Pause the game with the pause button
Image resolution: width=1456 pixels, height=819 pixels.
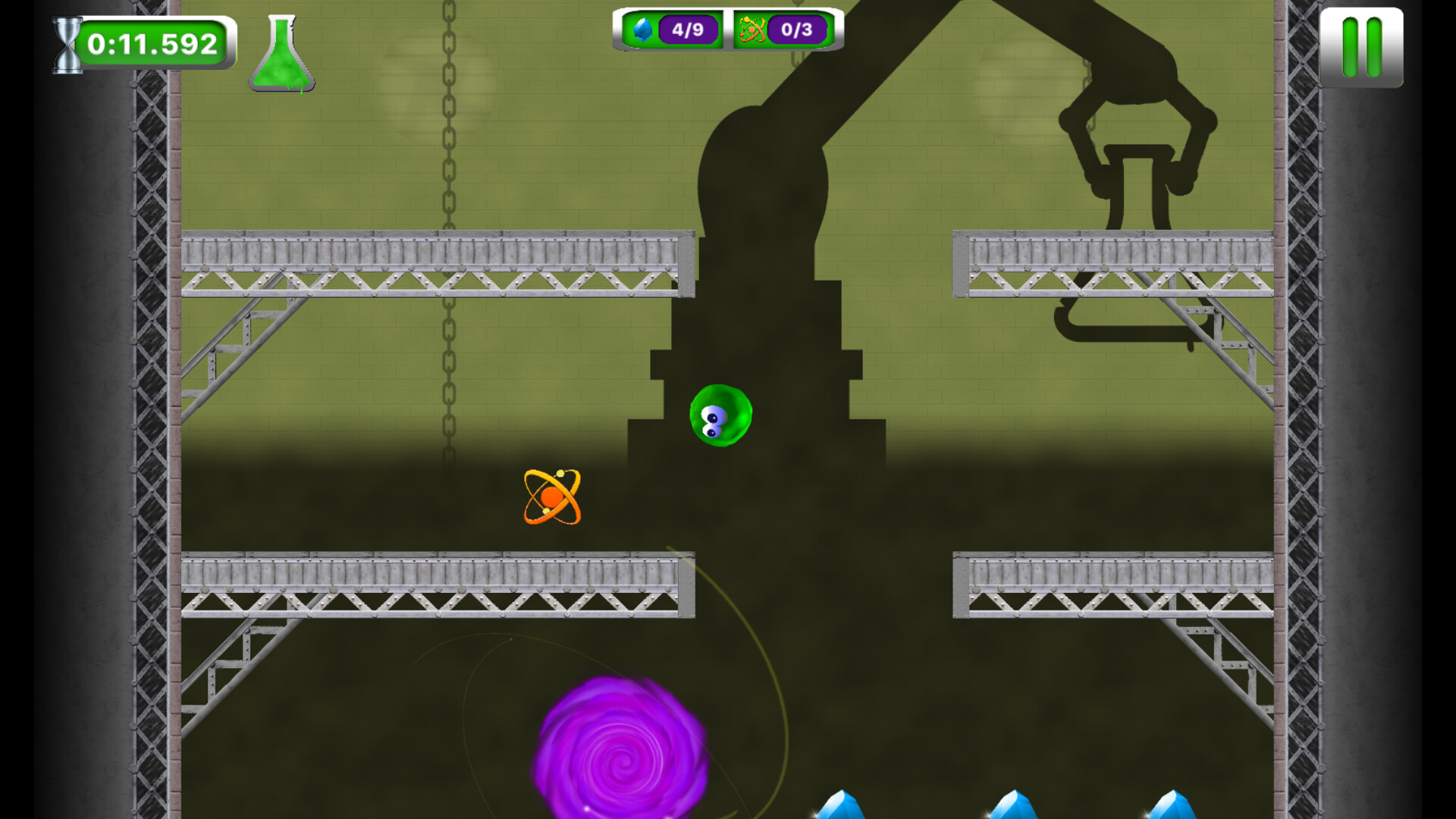point(1363,48)
